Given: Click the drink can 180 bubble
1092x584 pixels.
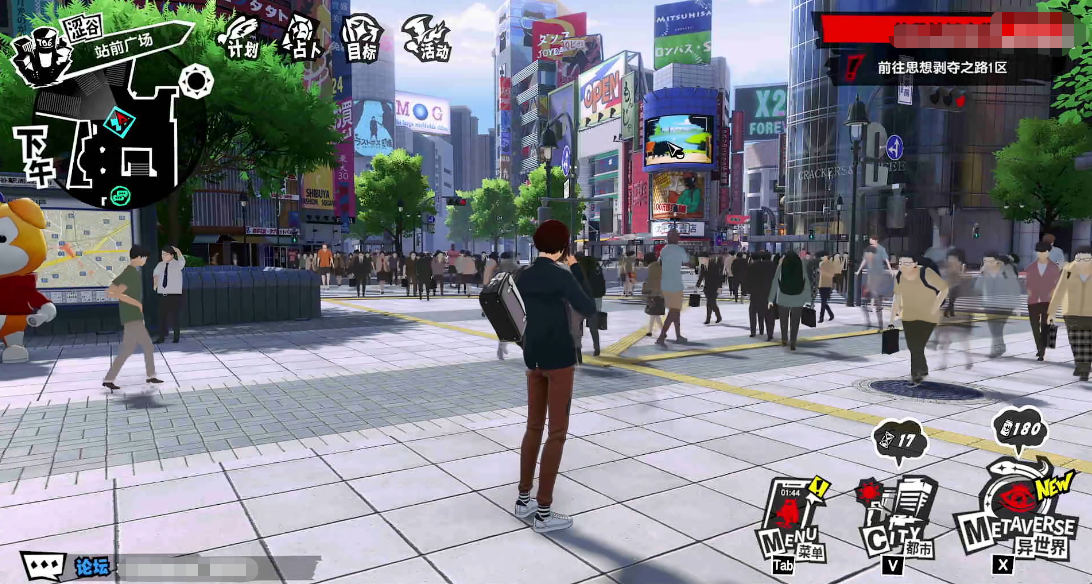Looking at the screenshot, I should 1019,432.
